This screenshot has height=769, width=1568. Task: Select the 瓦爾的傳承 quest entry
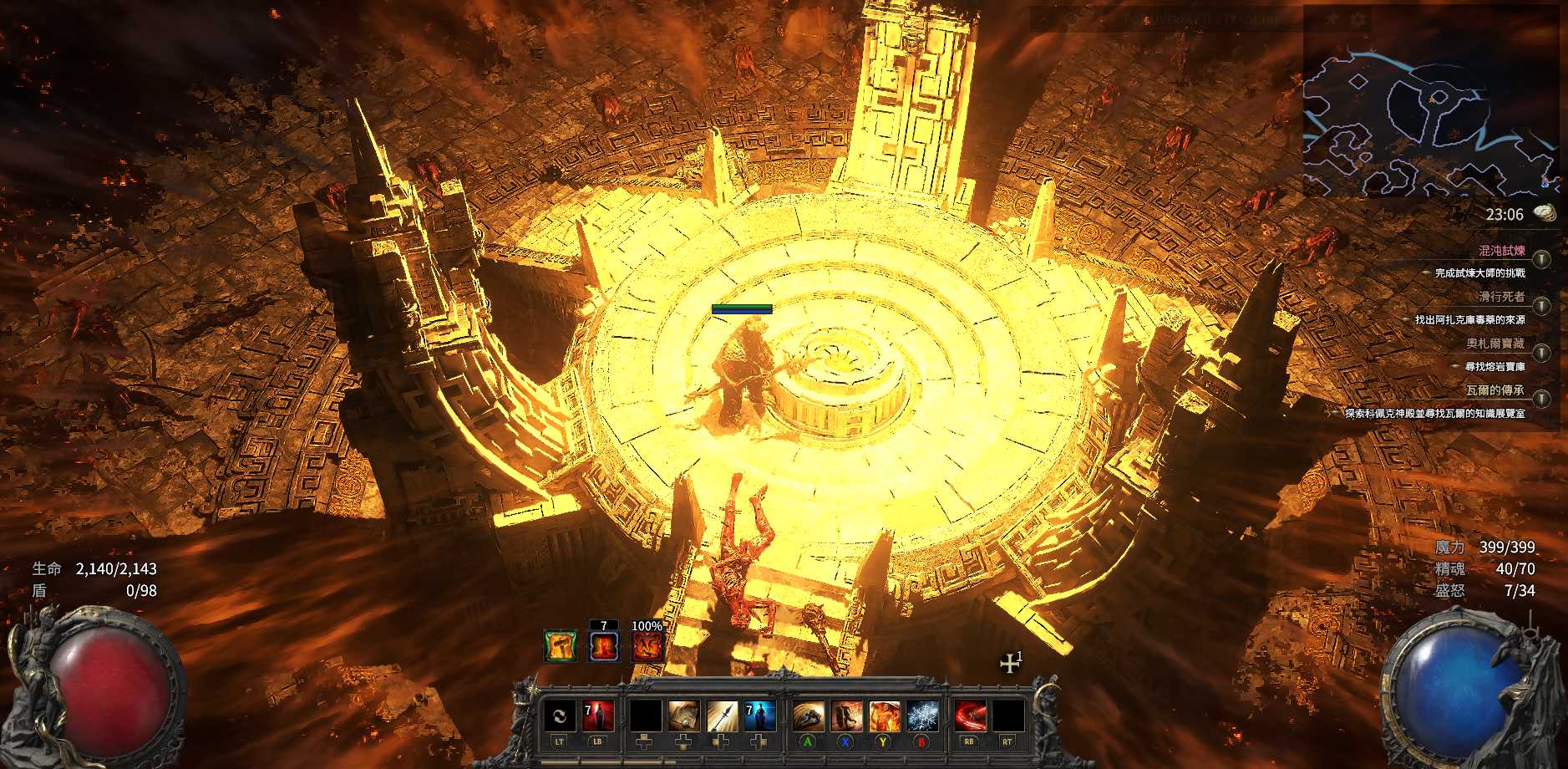click(x=1494, y=390)
